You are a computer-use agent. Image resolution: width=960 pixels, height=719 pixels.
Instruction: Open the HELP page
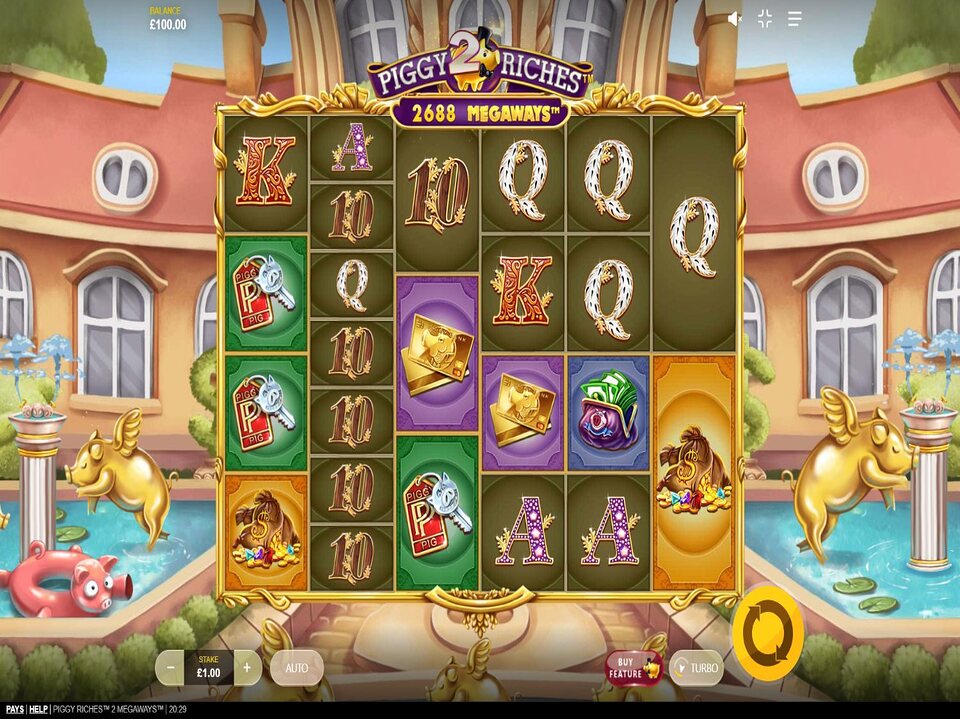point(38,710)
